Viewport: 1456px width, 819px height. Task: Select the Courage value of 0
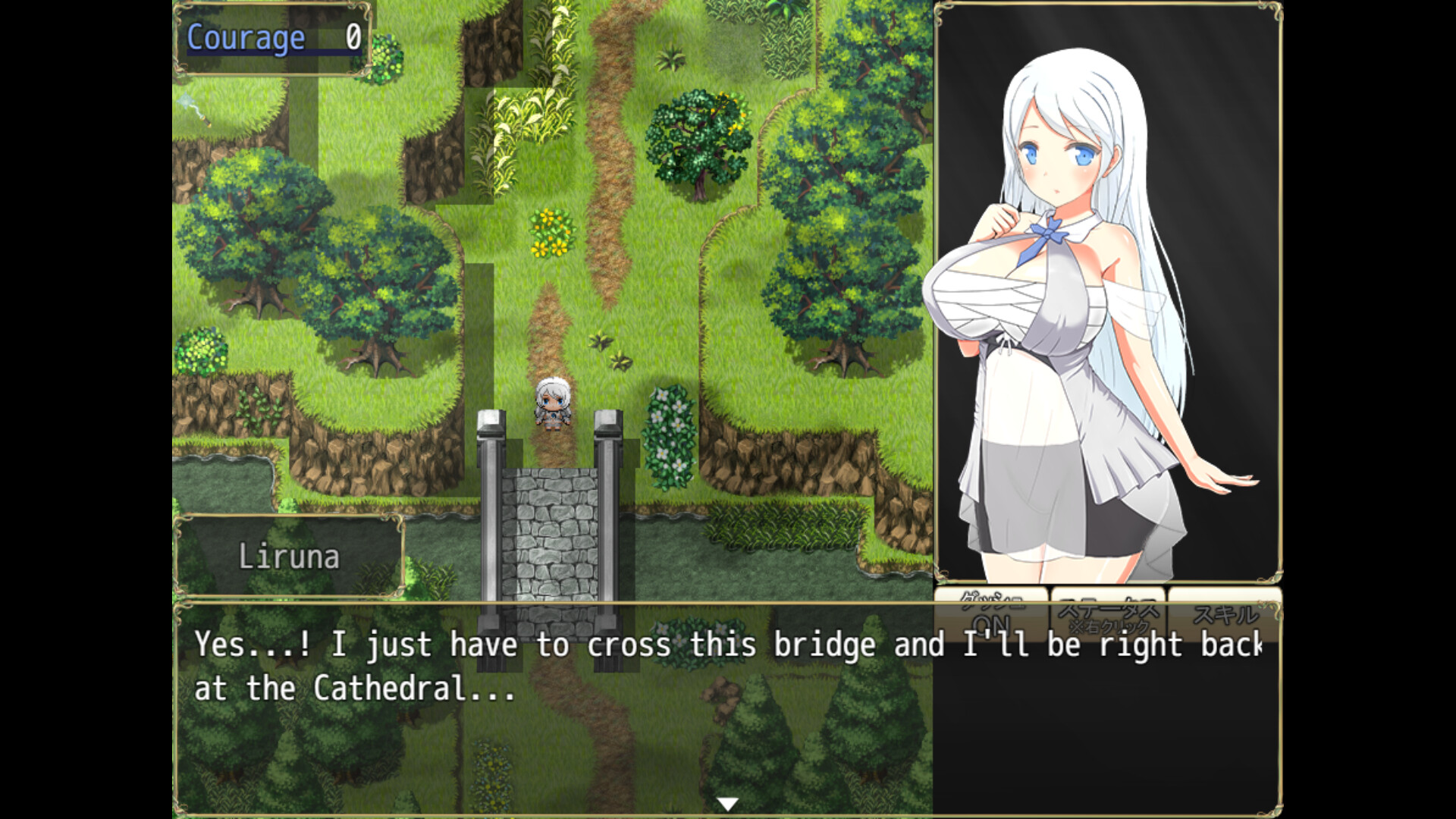pyautogui.click(x=352, y=36)
